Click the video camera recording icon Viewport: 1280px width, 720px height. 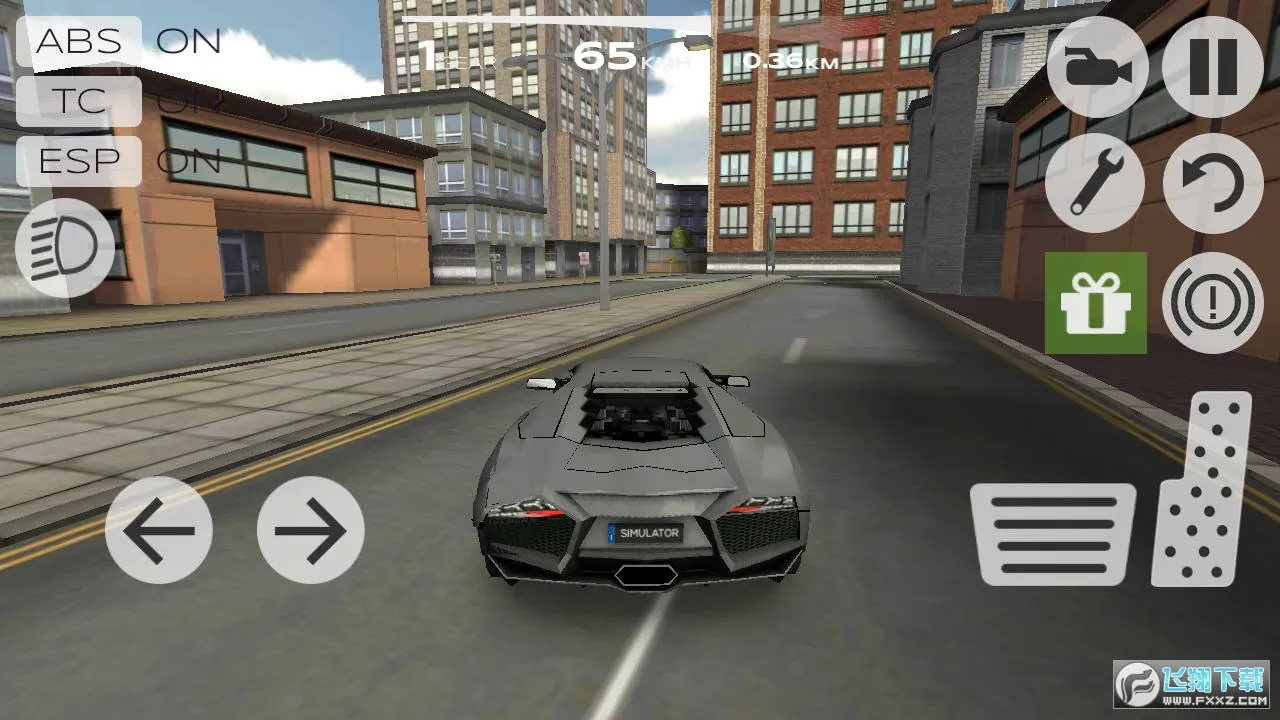pos(1096,71)
